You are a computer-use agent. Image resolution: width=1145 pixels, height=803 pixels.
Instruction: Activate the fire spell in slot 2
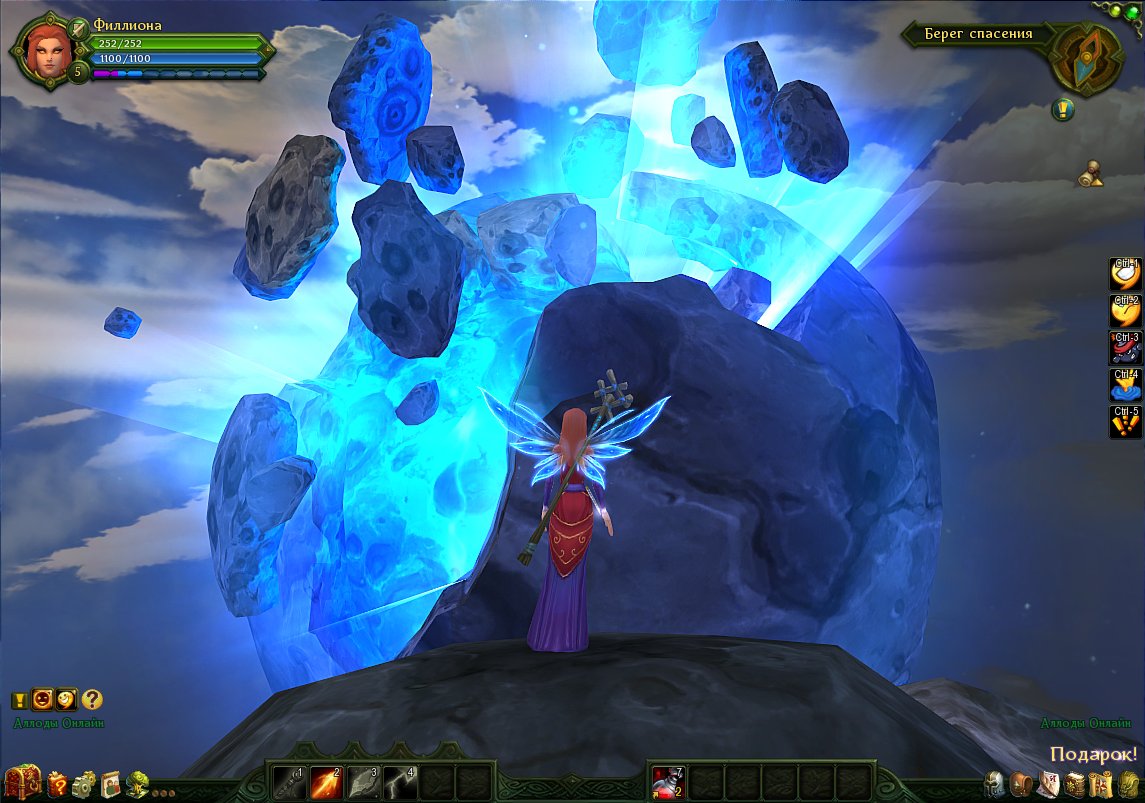(x=325, y=780)
